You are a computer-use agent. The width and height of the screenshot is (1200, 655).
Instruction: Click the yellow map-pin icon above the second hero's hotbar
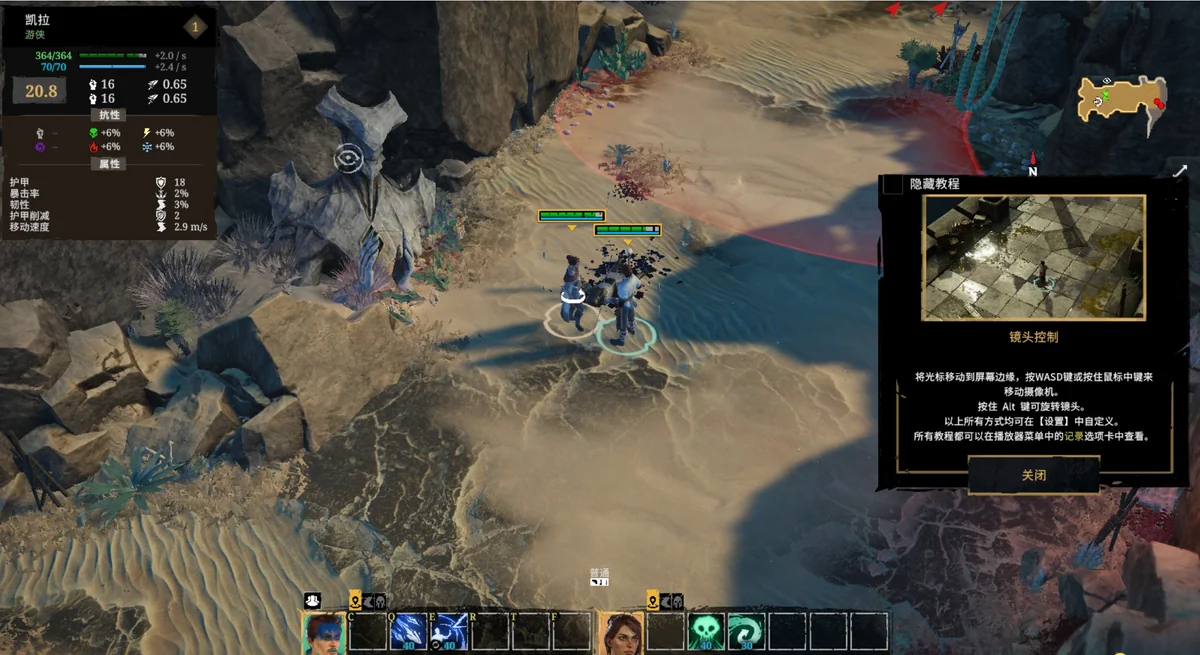tap(653, 600)
